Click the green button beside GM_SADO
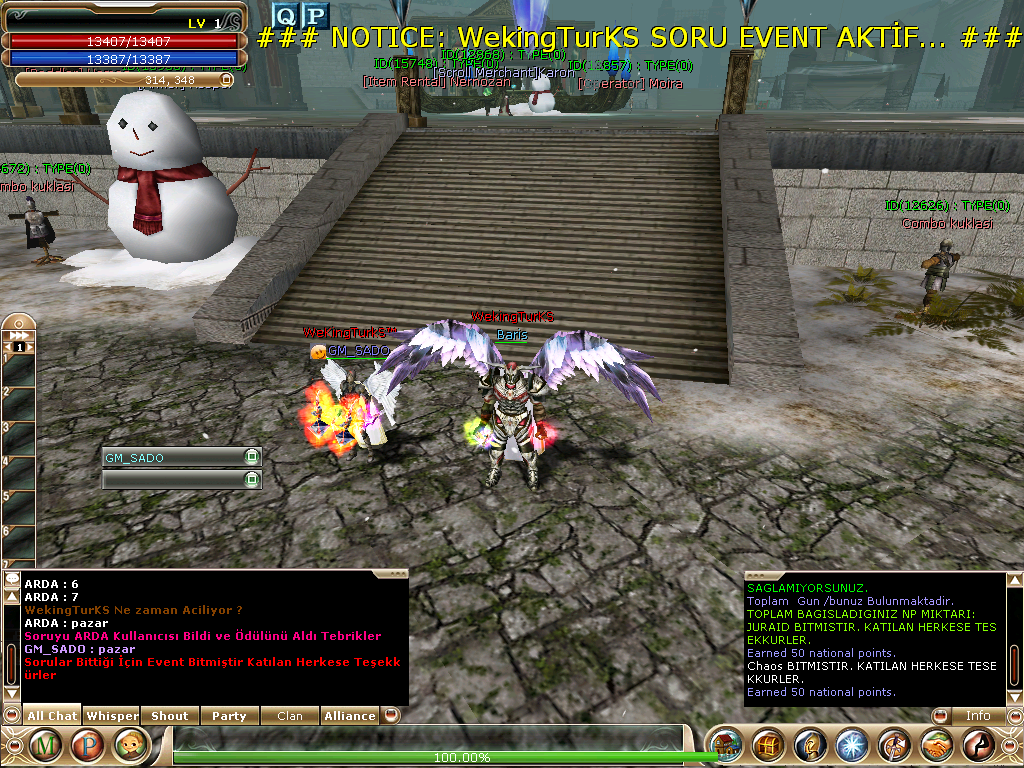The height and width of the screenshot is (768, 1024). coord(251,457)
